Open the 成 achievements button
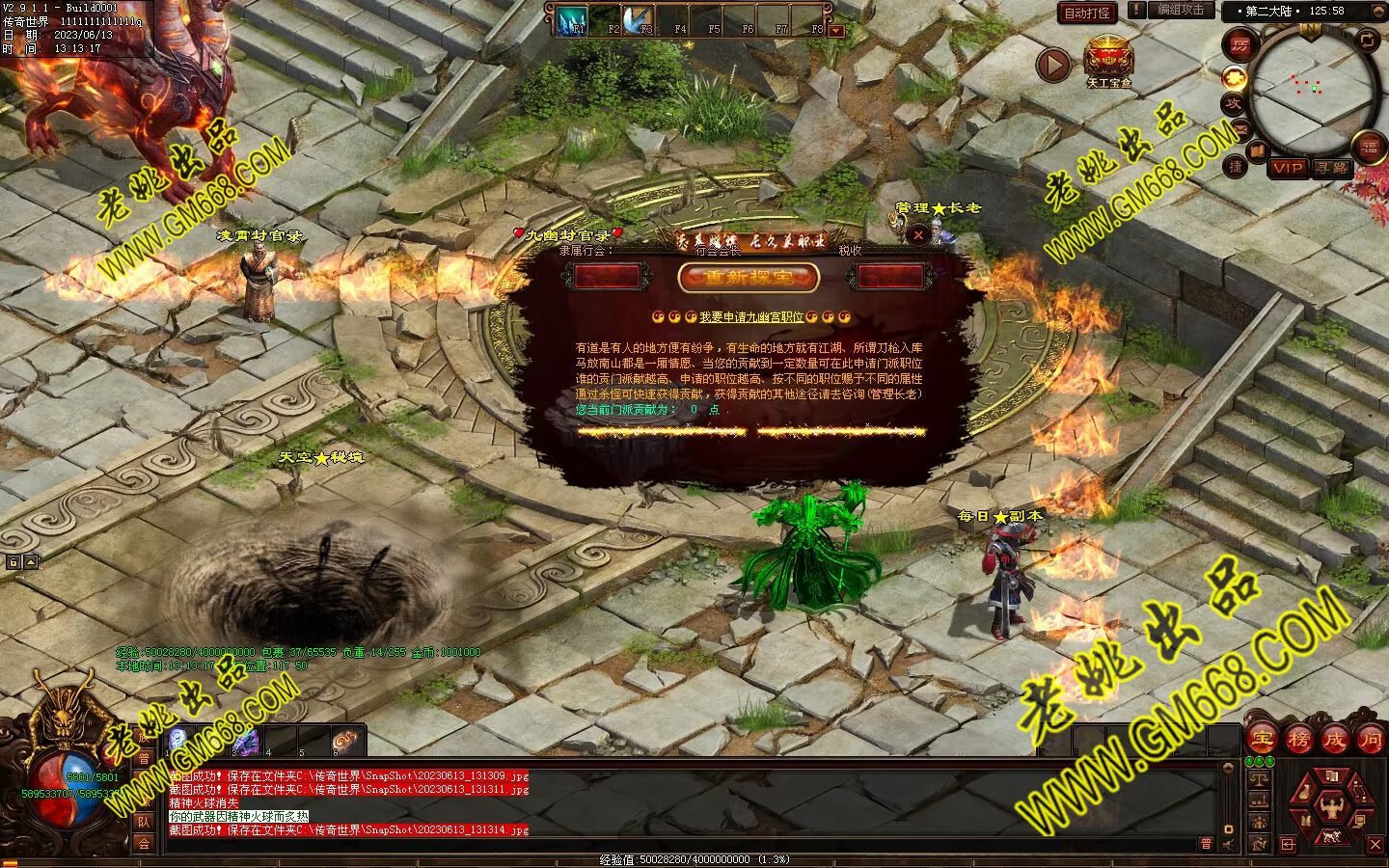This screenshot has width=1389, height=868. point(1334,740)
